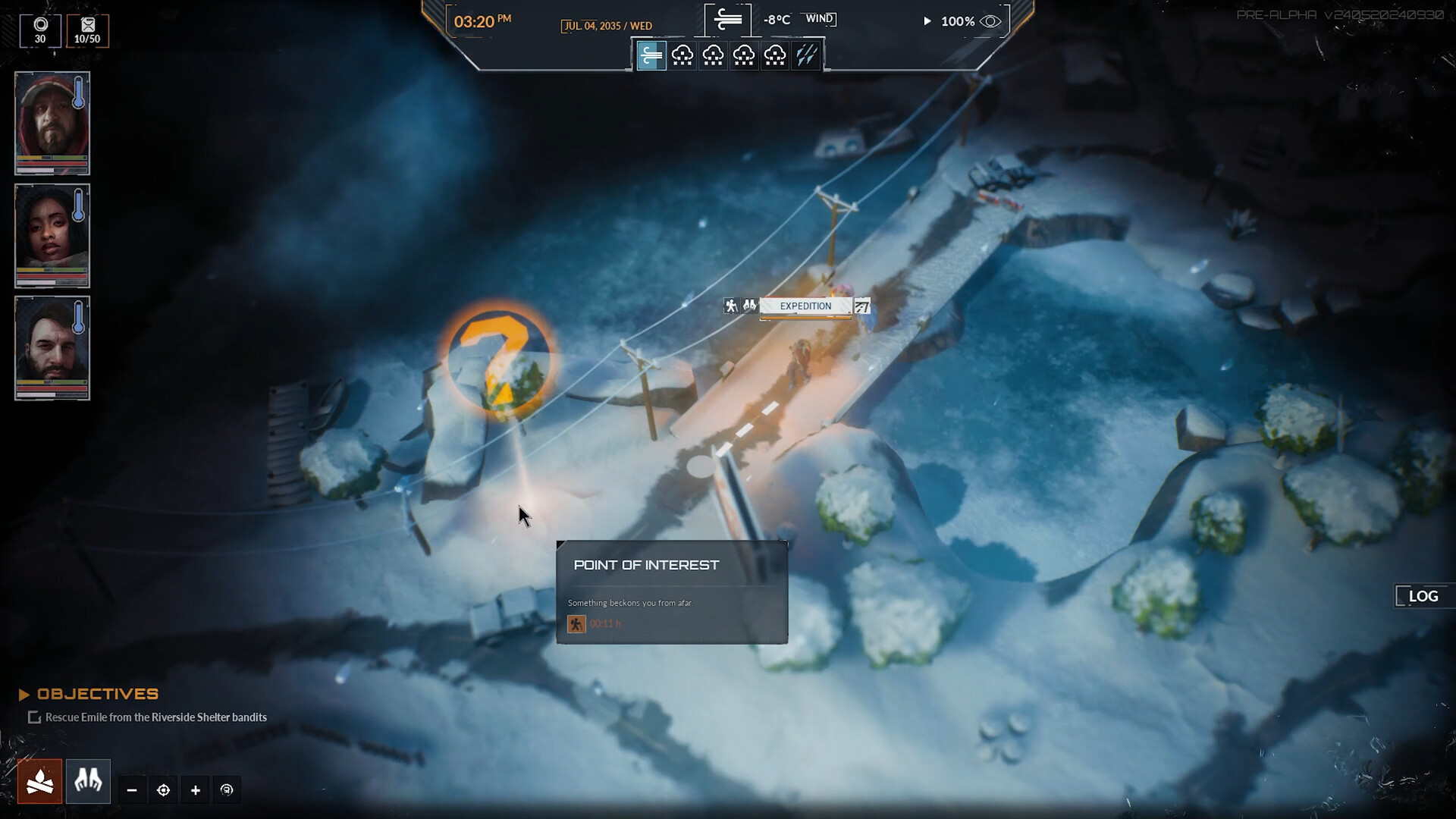Select the female survivor portrait
This screenshot has width=1456, height=819.
[x=52, y=235]
